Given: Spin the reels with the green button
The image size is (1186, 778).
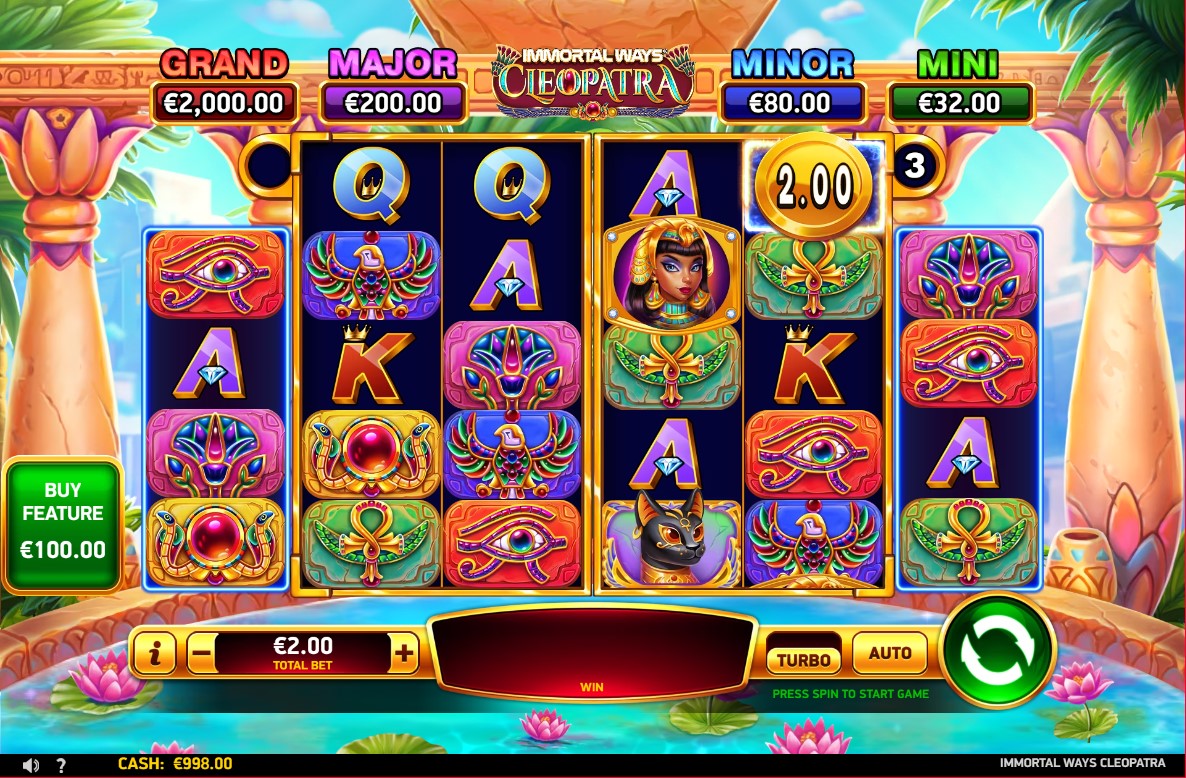Looking at the screenshot, I should click(997, 650).
